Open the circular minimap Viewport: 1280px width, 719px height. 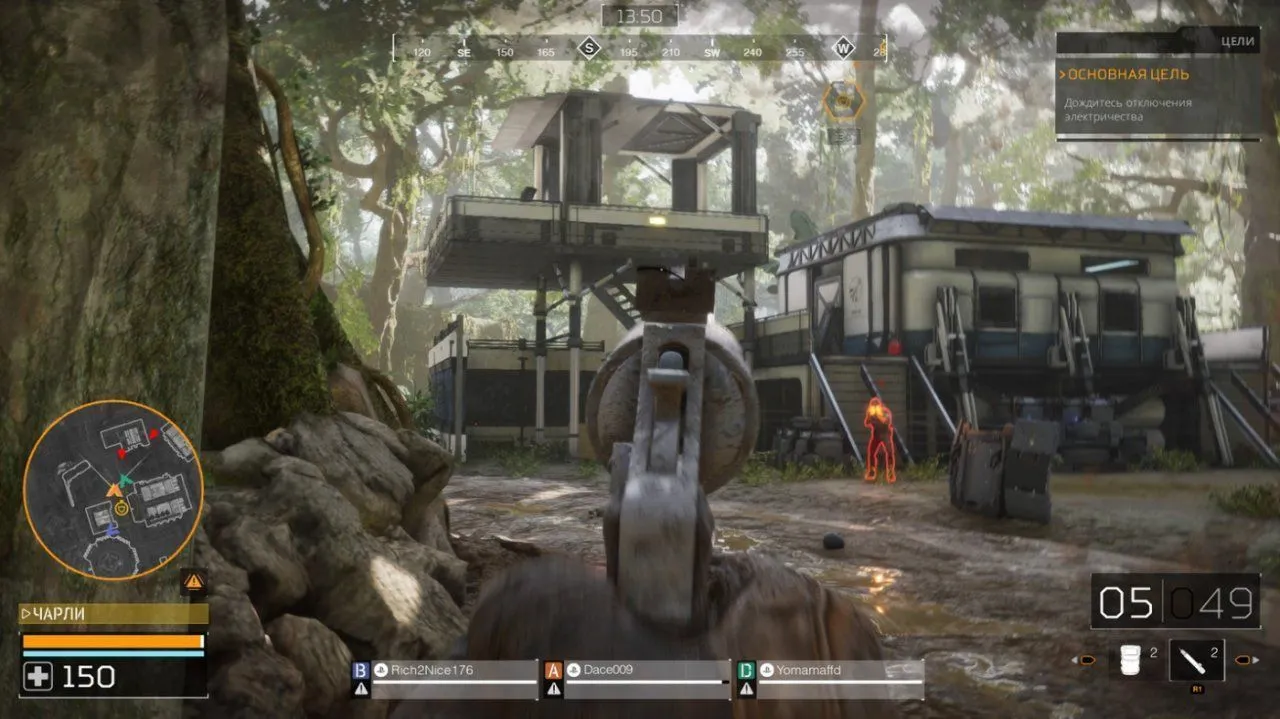tap(113, 490)
